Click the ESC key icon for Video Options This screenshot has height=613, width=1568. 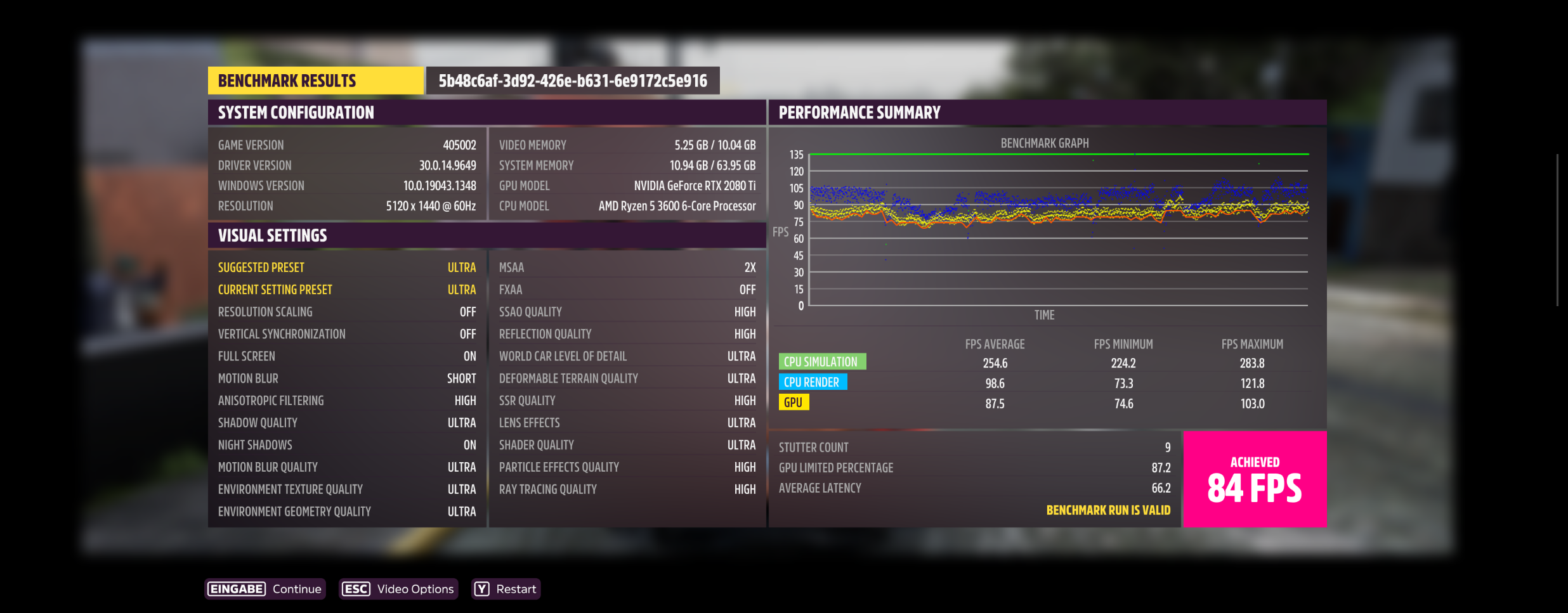click(355, 589)
